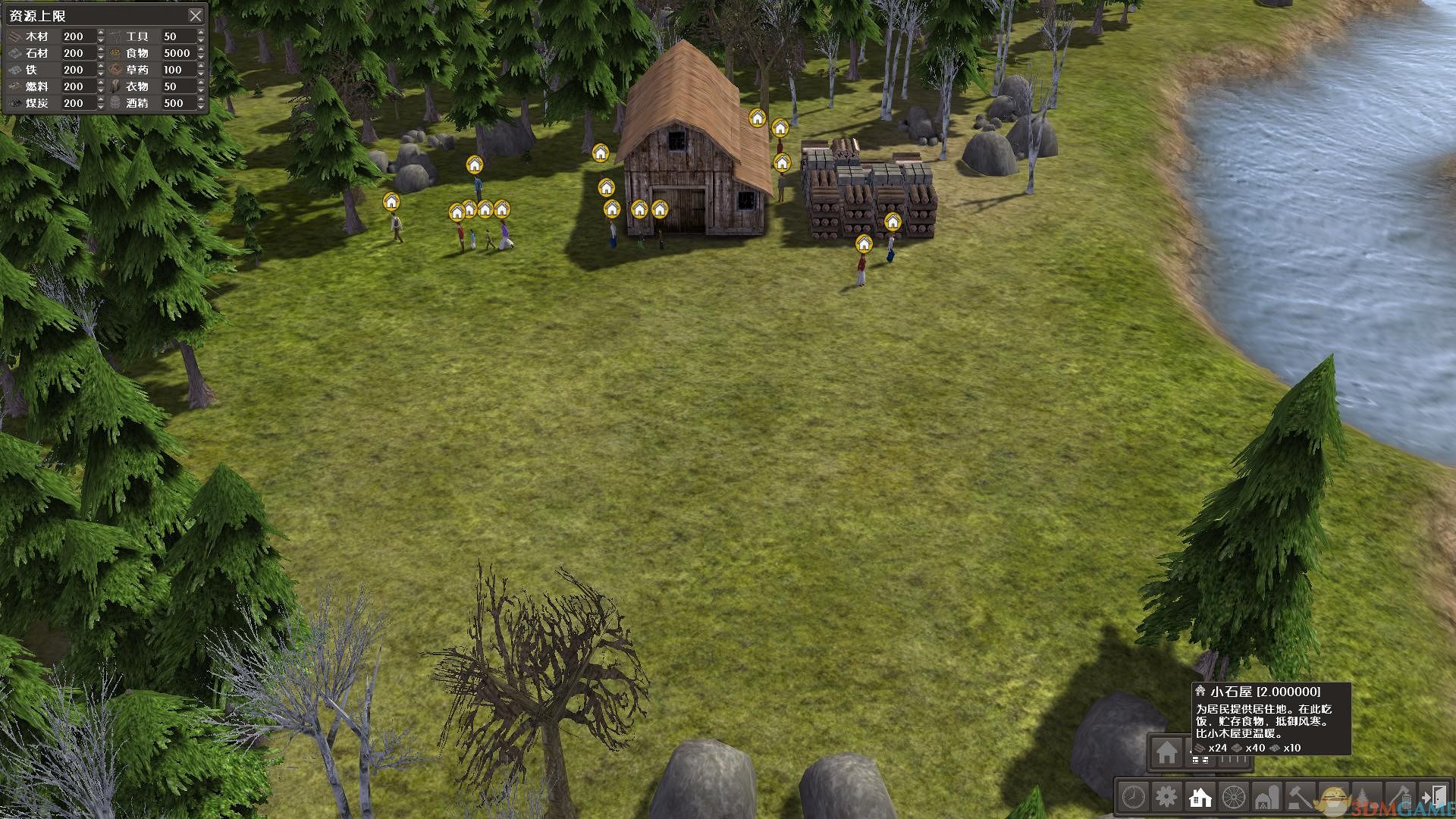Click the 石材 stone limit value field
The width and height of the screenshot is (1456, 819).
coord(79,53)
